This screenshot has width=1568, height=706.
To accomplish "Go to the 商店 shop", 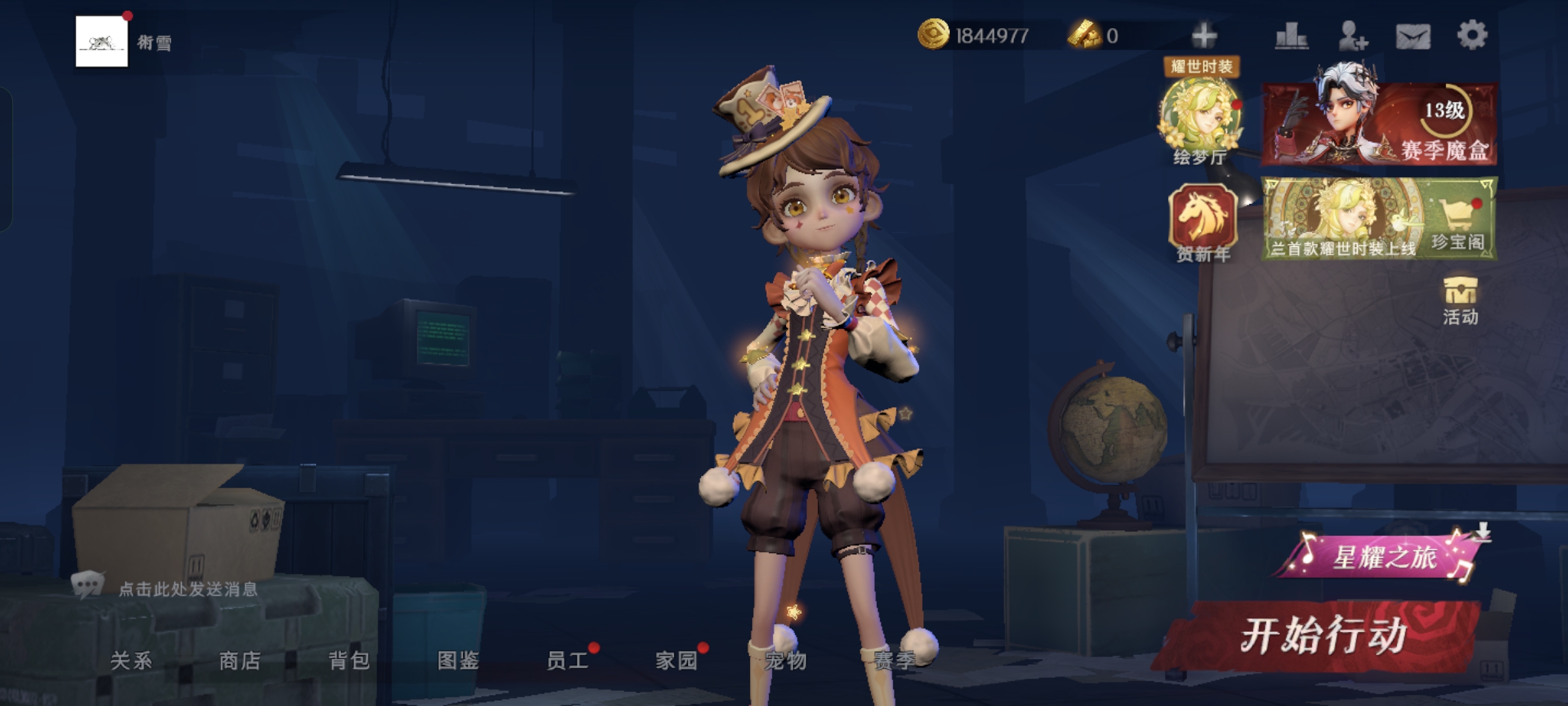I will coord(240,660).
